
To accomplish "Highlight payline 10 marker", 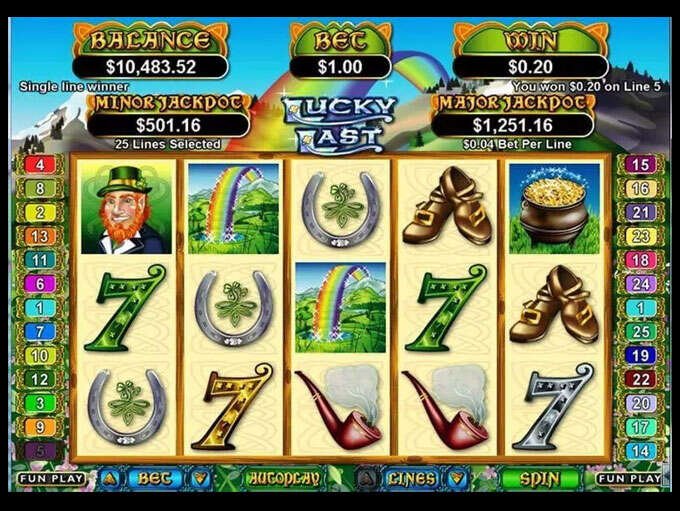I will pos(39,355).
